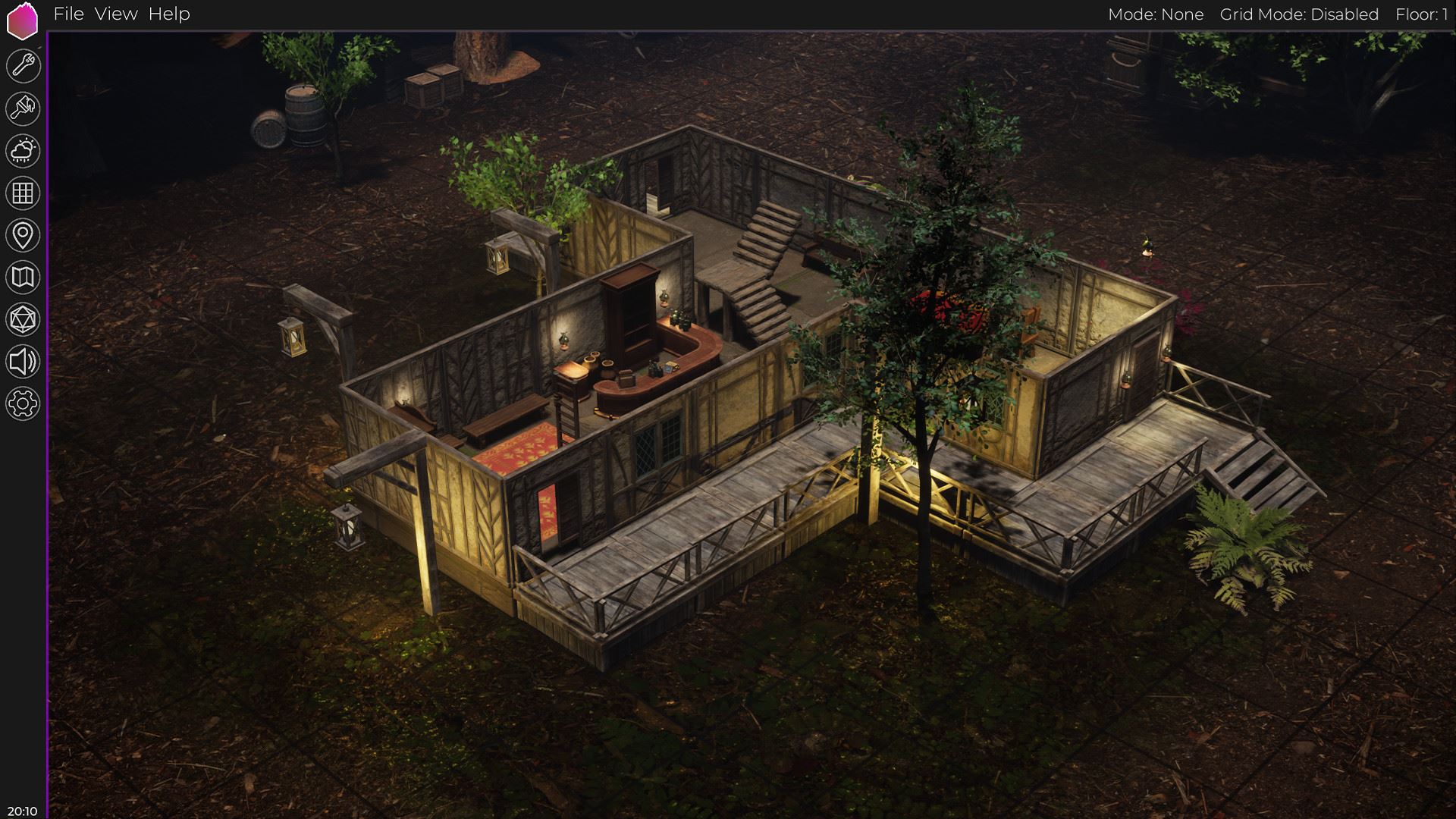Open the folded map icon
The height and width of the screenshot is (819, 1456).
coord(23,278)
